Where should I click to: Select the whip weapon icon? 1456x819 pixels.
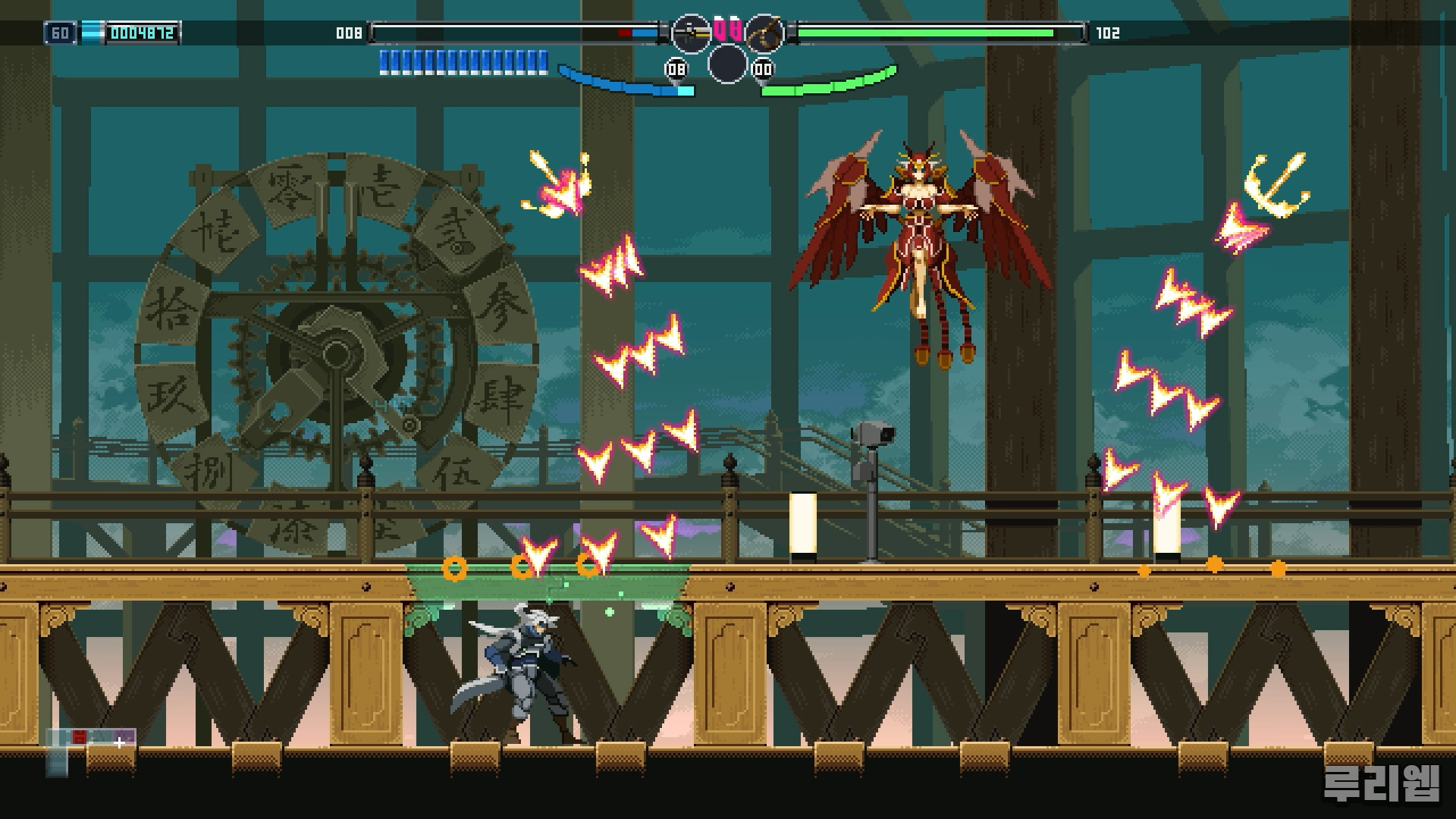[x=764, y=33]
